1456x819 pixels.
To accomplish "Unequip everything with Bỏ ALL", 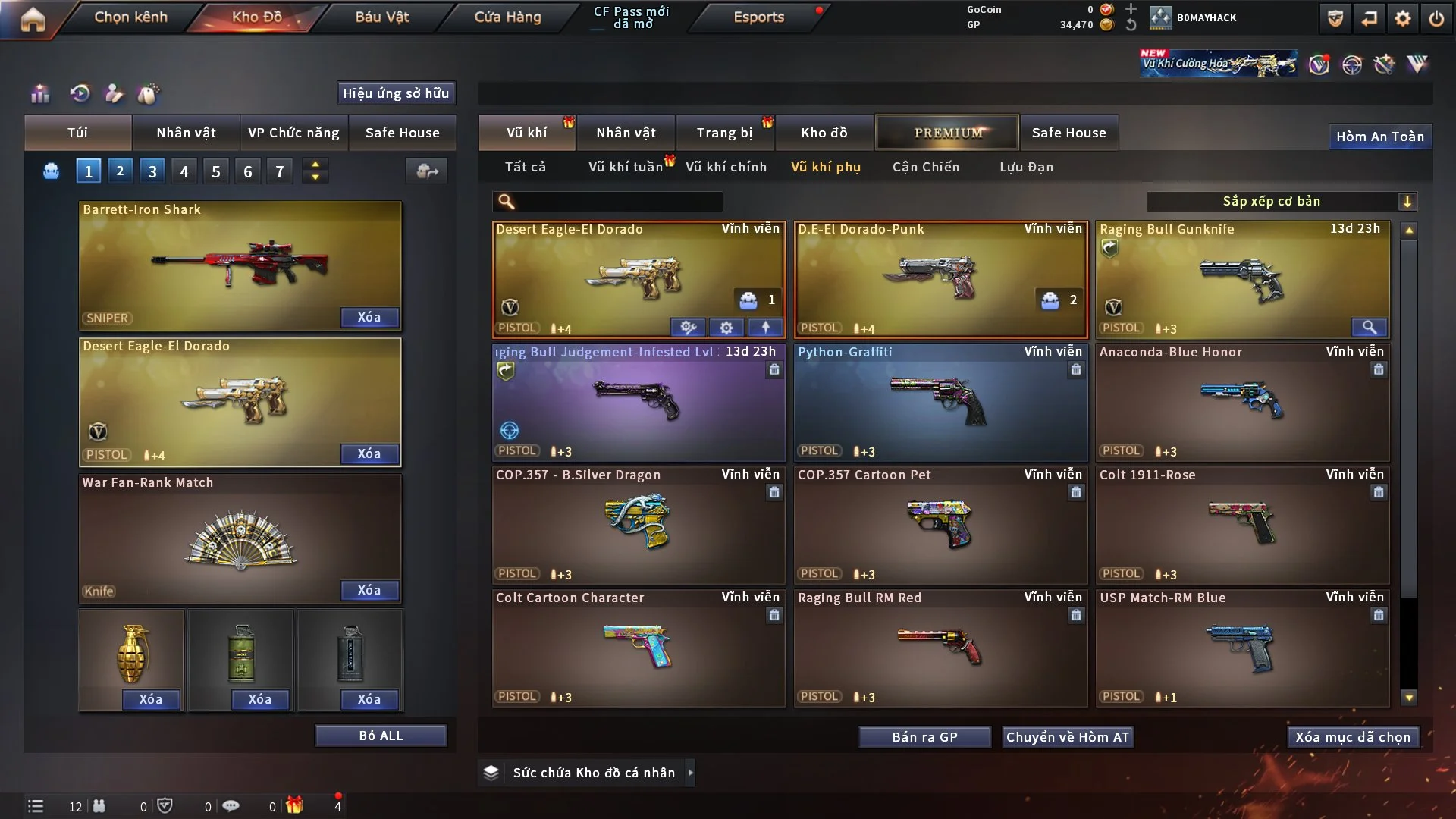I will (381, 736).
